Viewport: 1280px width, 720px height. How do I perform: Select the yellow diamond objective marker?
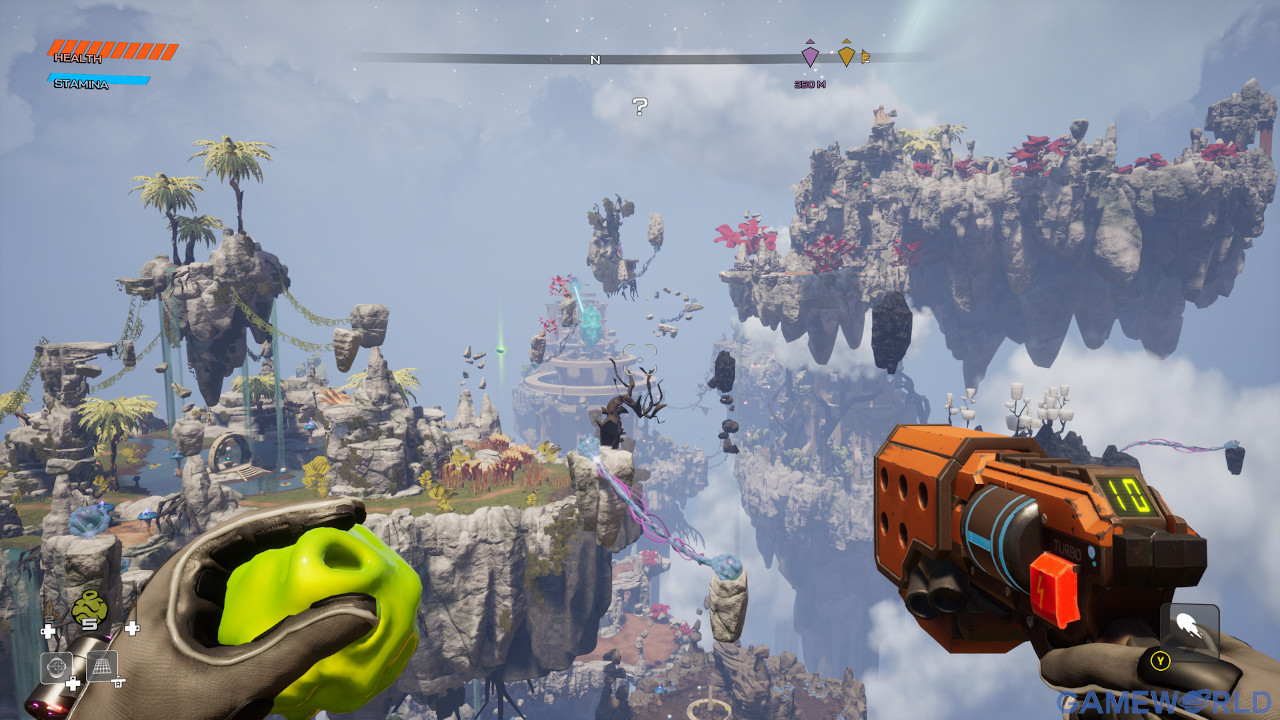click(x=847, y=57)
